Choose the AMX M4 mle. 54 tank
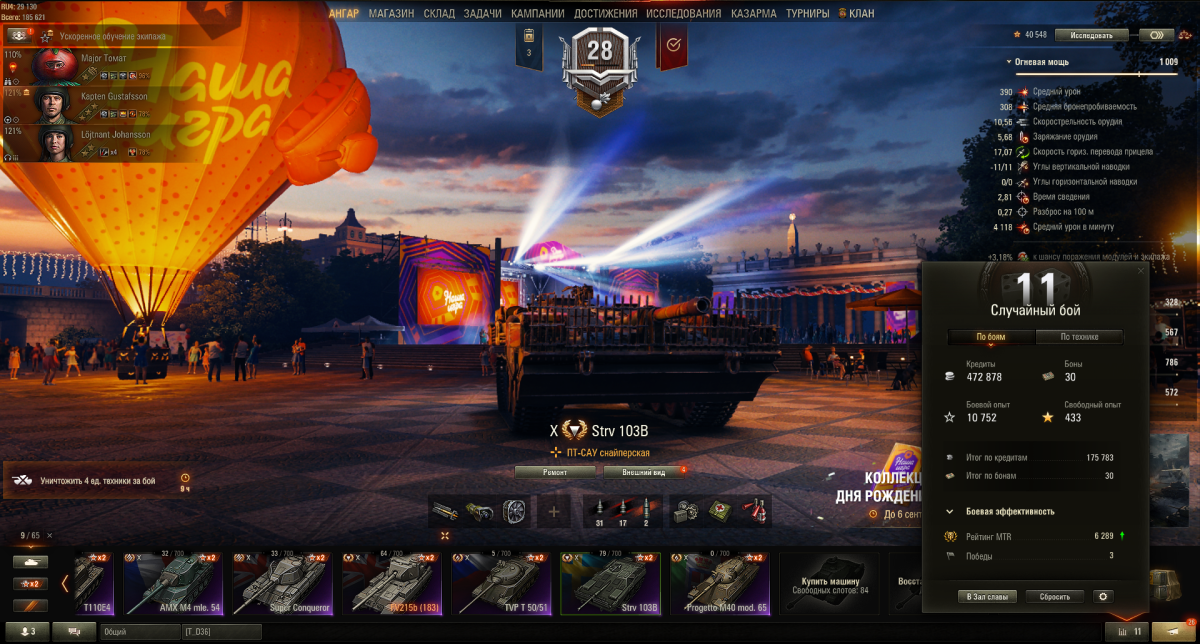1200x644 pixels. tap(173, 583)
